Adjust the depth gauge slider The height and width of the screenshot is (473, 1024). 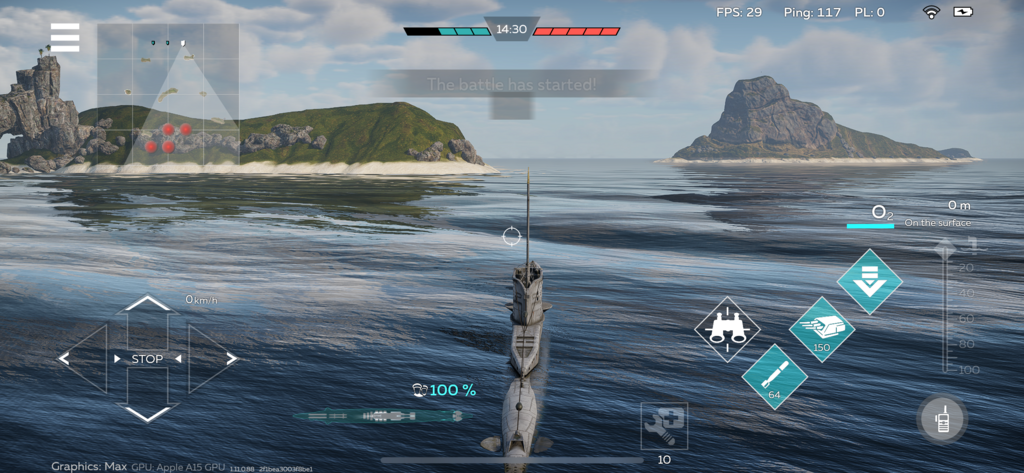click(x=945, y=305)
